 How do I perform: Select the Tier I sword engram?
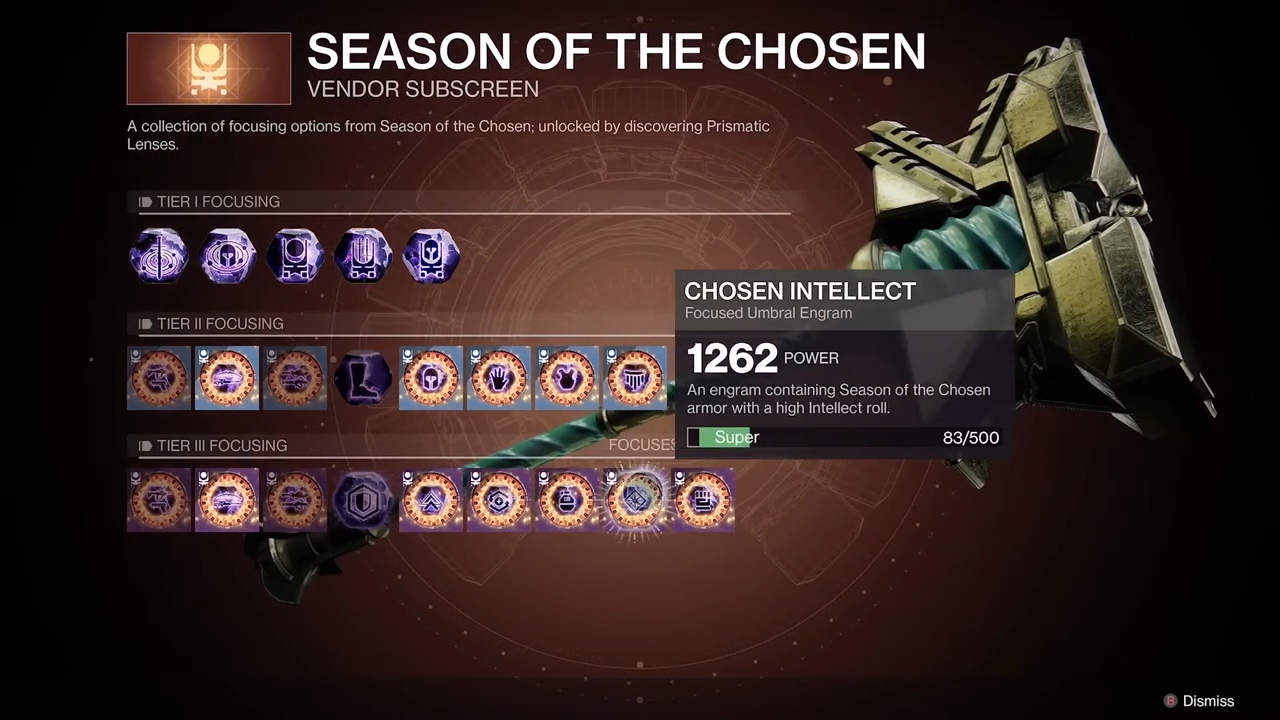[159, 256]
